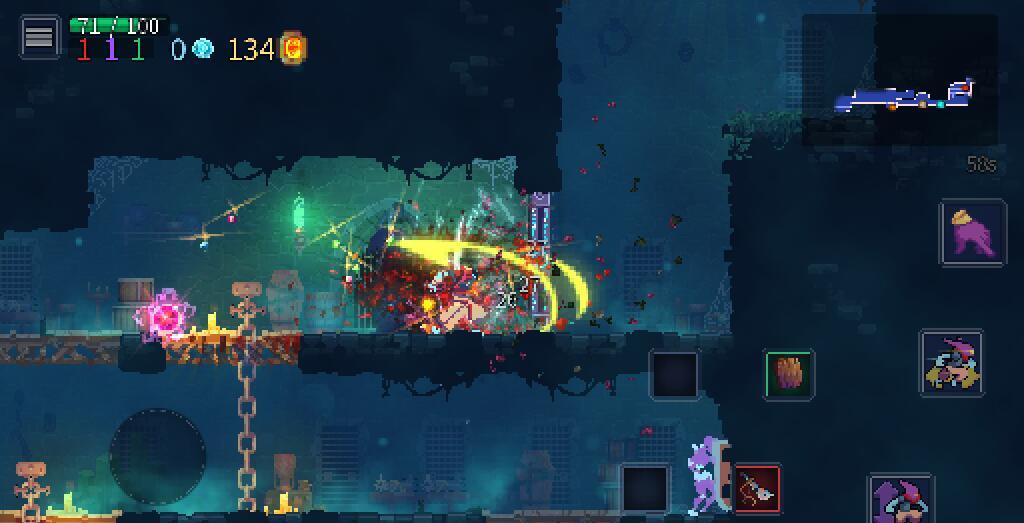Screen dimensions: 1024x523
Task: Tap the virtual joystick pad
Action: pyautogui.click(x=157, y=456)
